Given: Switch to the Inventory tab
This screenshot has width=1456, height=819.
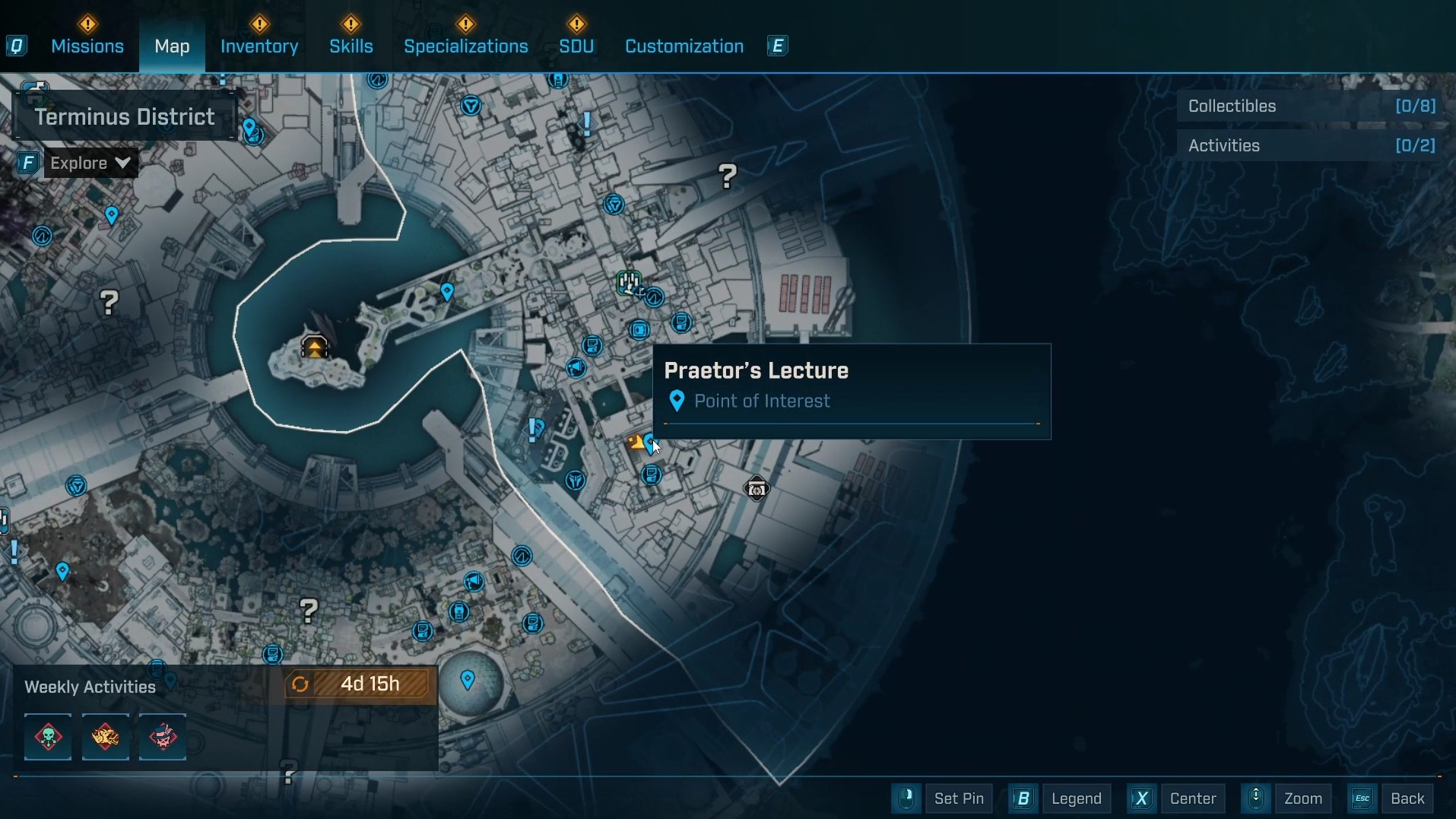Looking at the screenshot, I should (259, 46).
